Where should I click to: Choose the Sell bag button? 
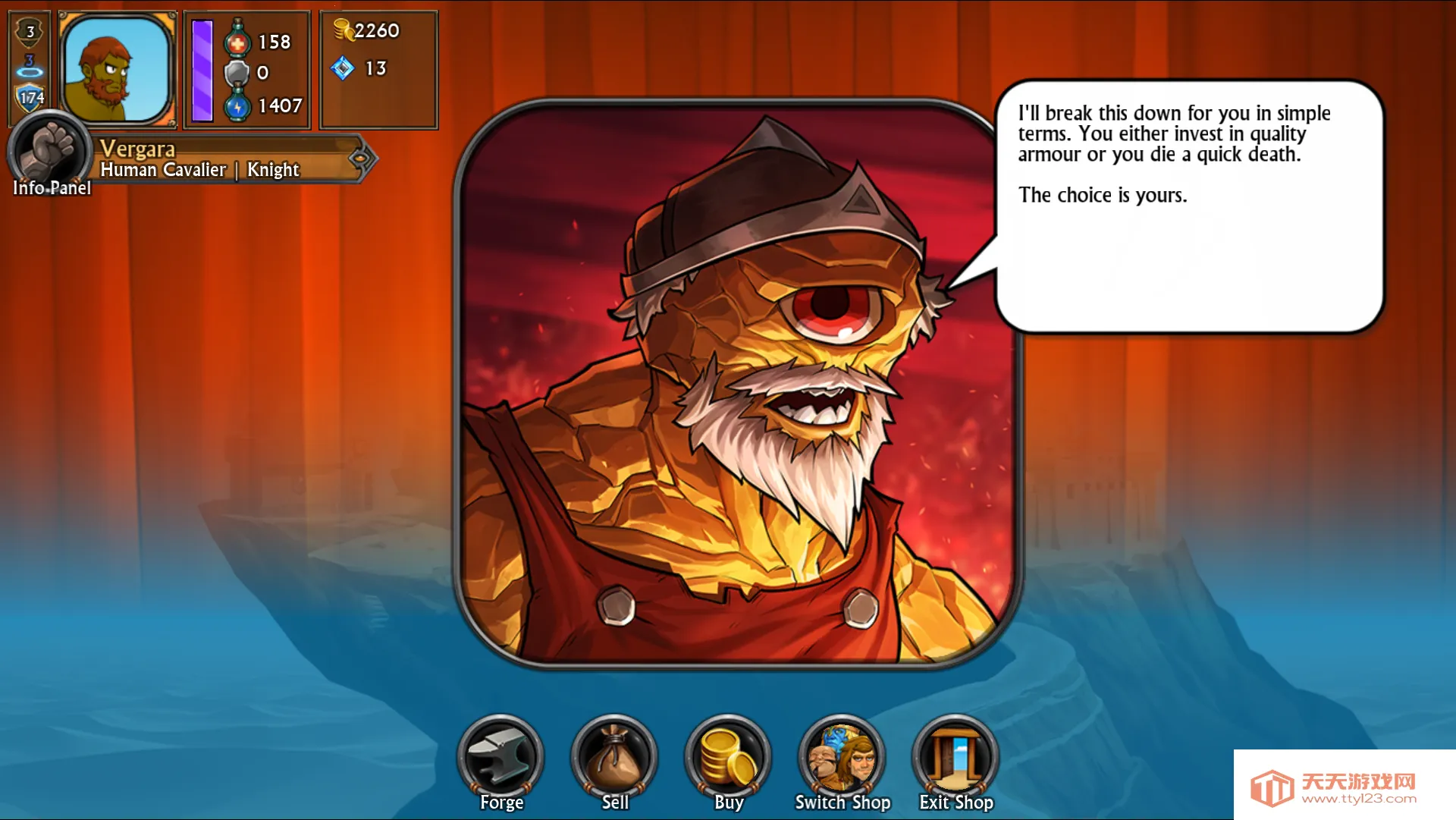point(614,757)
